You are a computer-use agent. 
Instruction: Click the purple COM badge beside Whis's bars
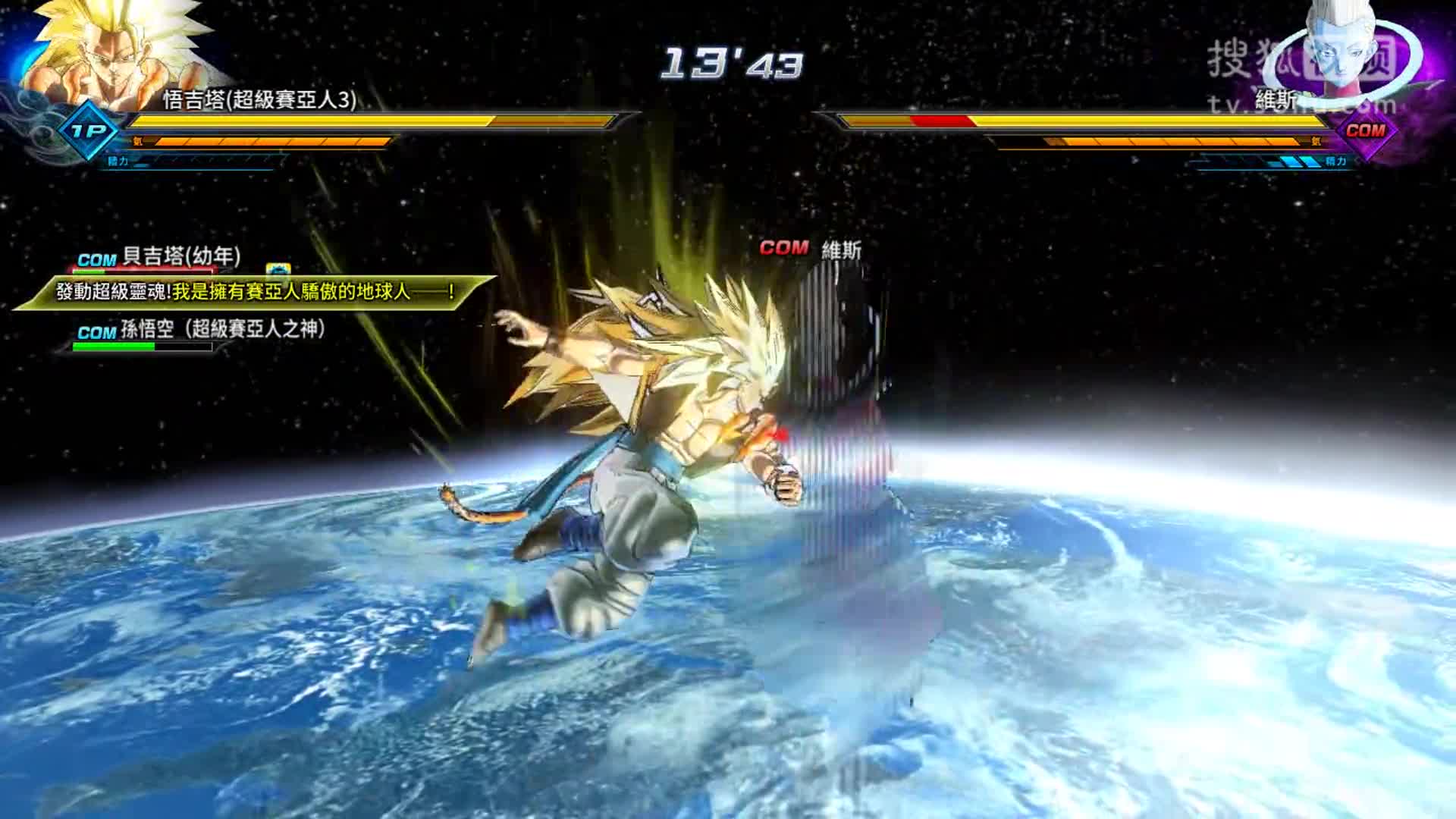click(x=1365, y=130)
